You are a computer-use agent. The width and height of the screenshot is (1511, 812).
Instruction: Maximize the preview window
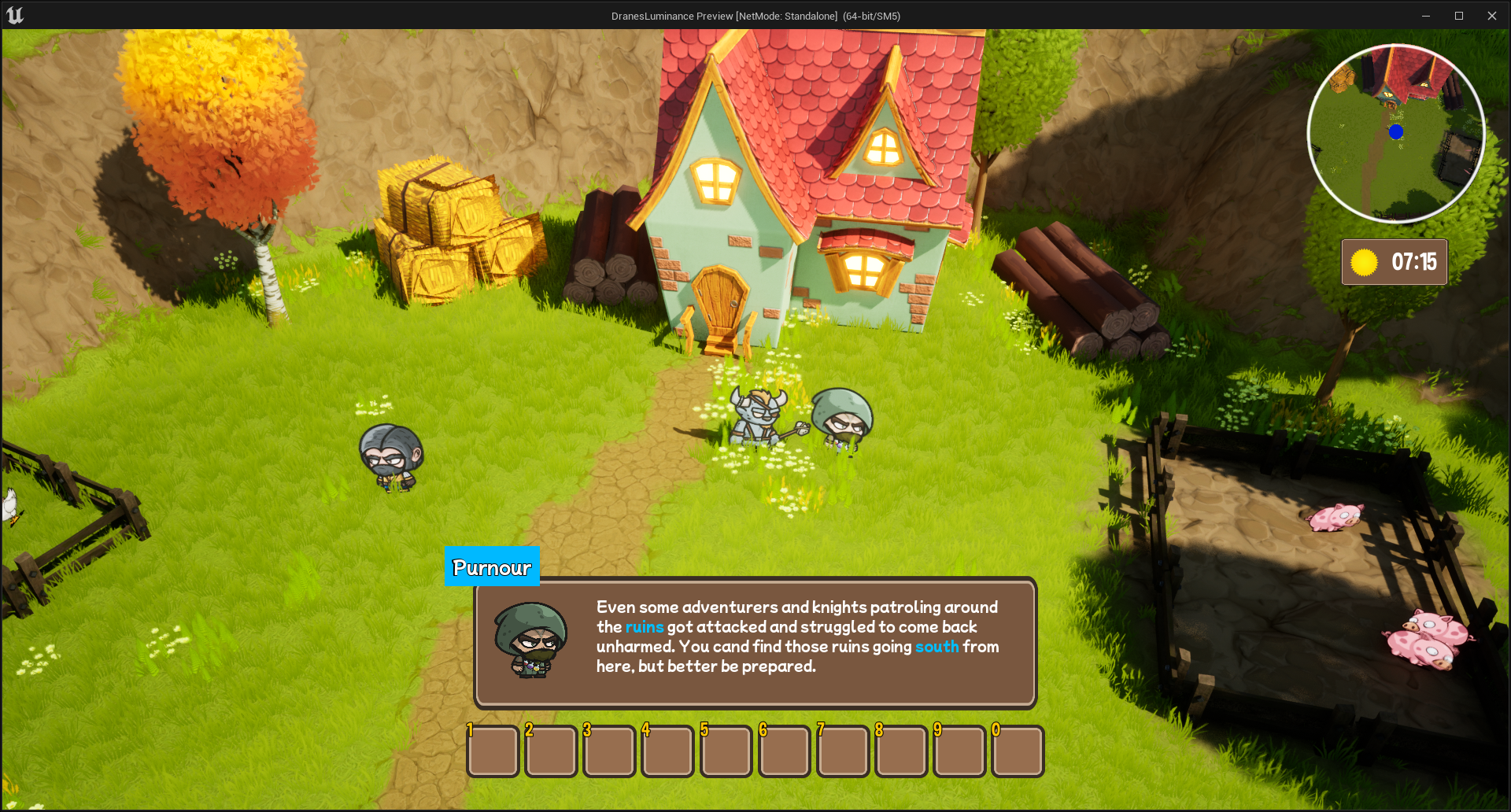point(1458,16)
